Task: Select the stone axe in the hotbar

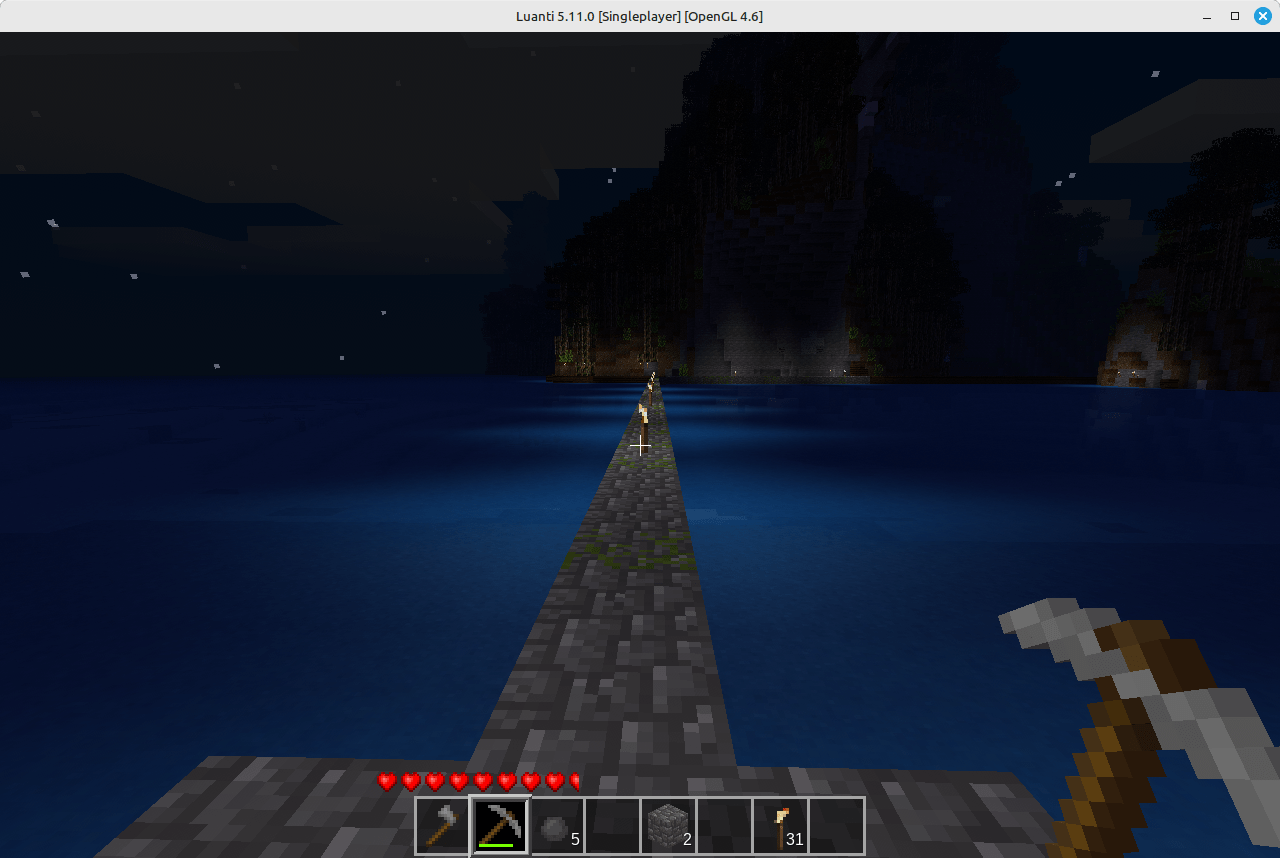Action: [442, 825]
